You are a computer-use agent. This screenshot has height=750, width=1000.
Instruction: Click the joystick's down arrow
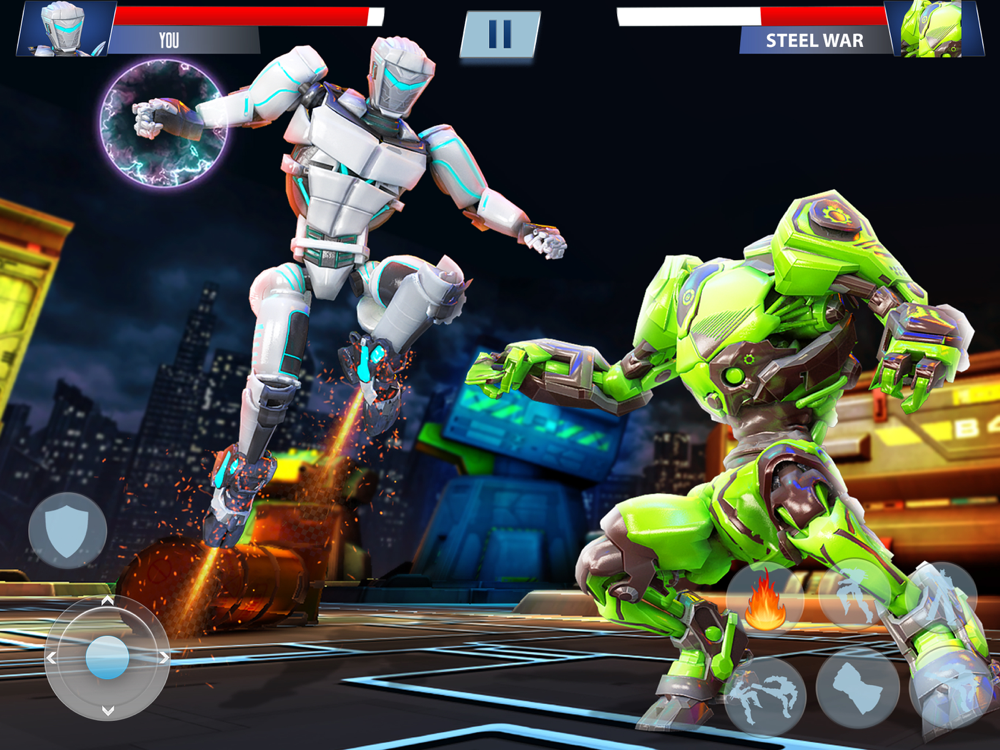(x=107, y=711)
